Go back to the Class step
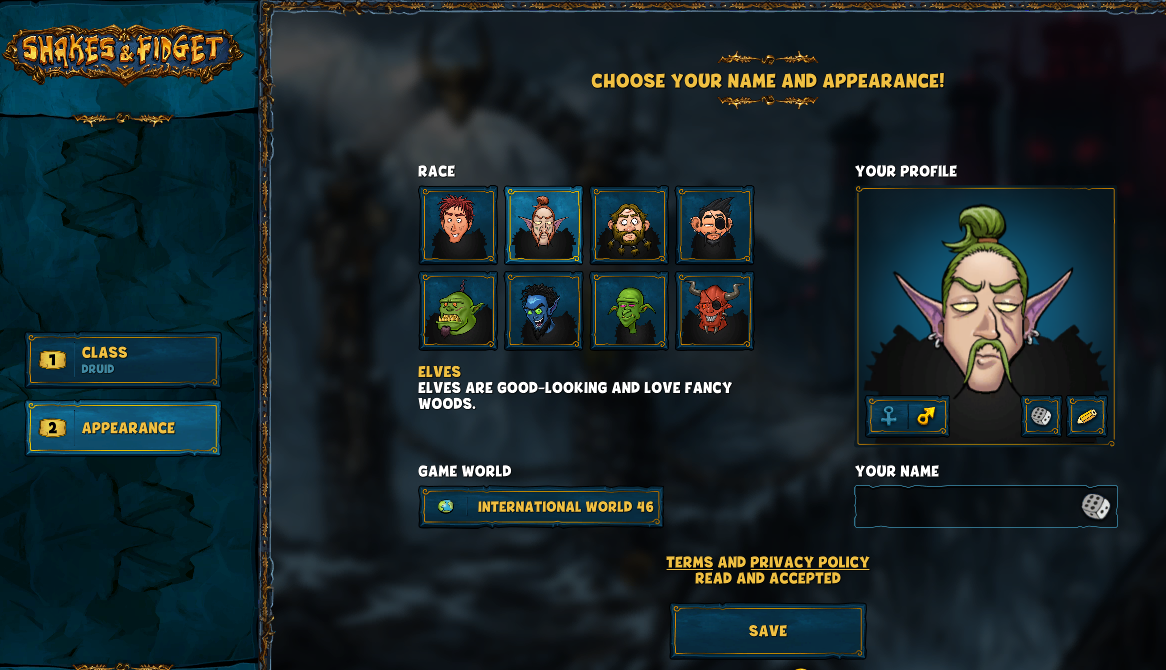This screenshot has width=1166, height=670. tap(123, 360)
